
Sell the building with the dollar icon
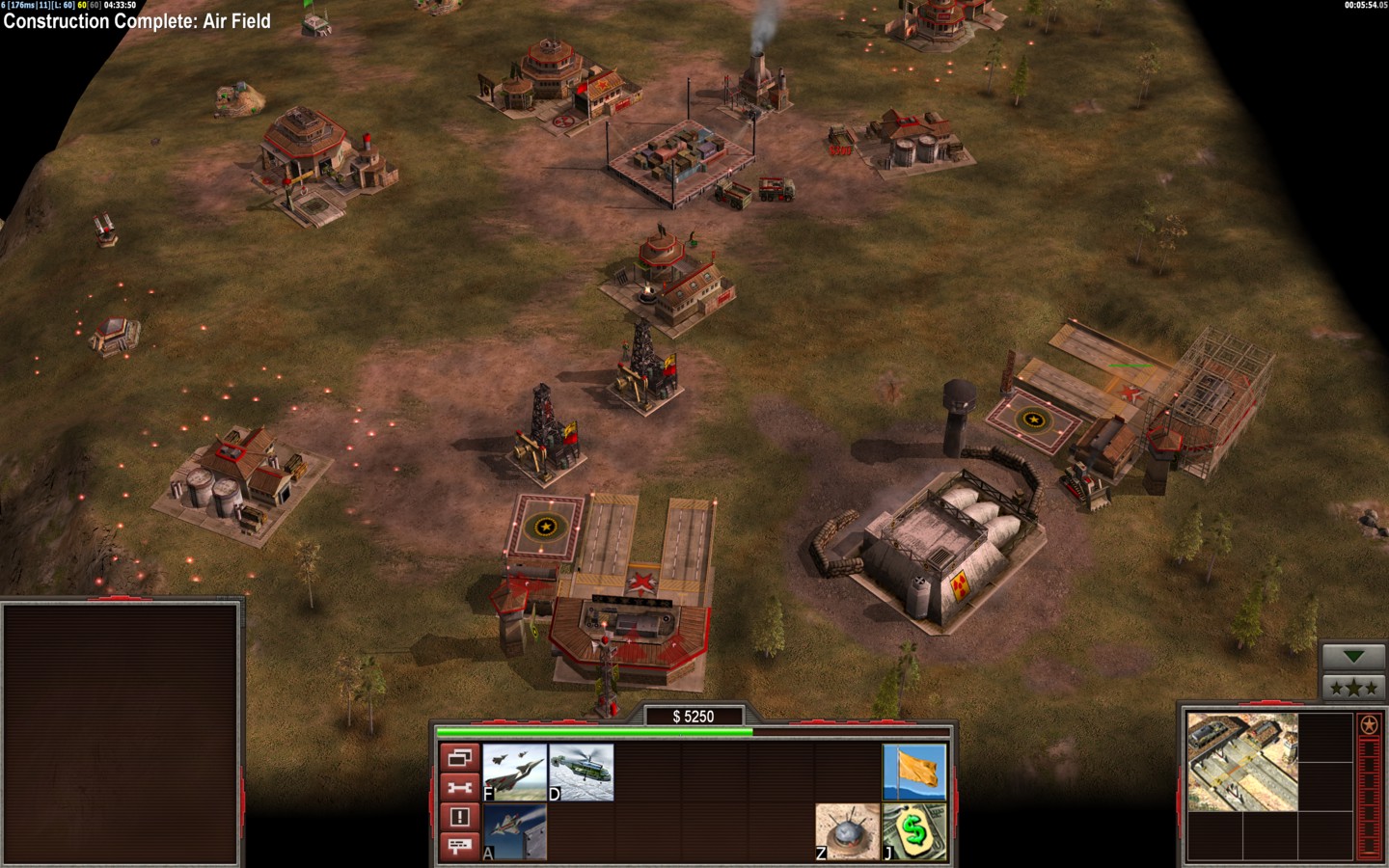click(914, 832)
